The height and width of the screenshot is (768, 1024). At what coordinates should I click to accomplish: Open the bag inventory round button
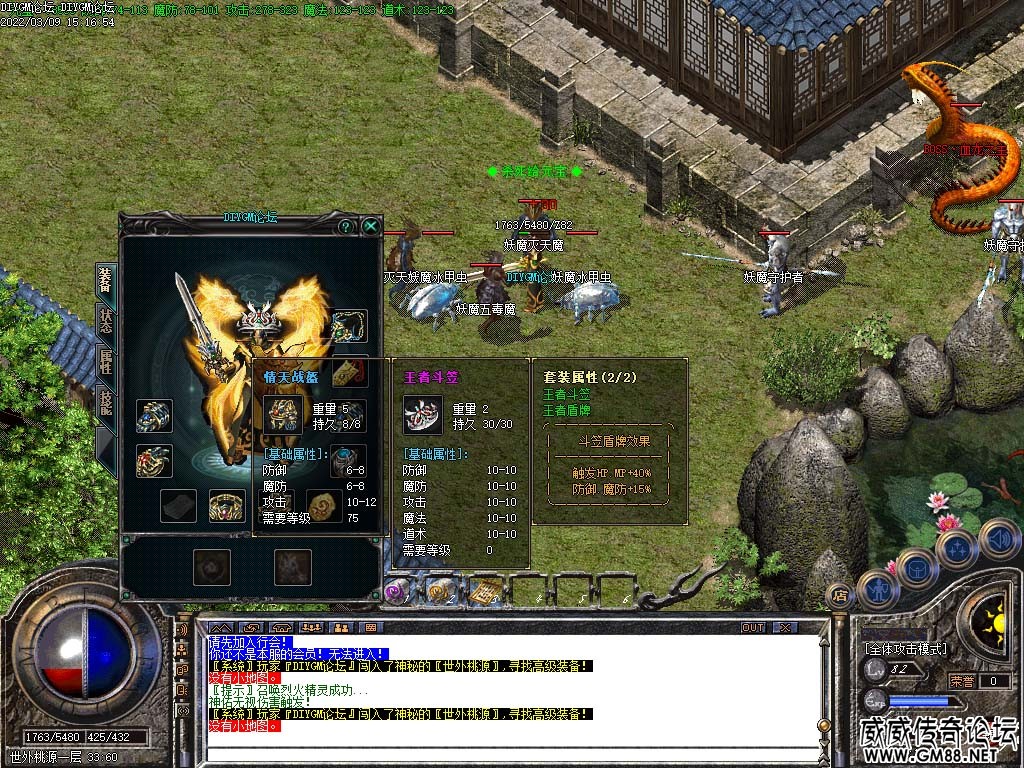(917, 567)
